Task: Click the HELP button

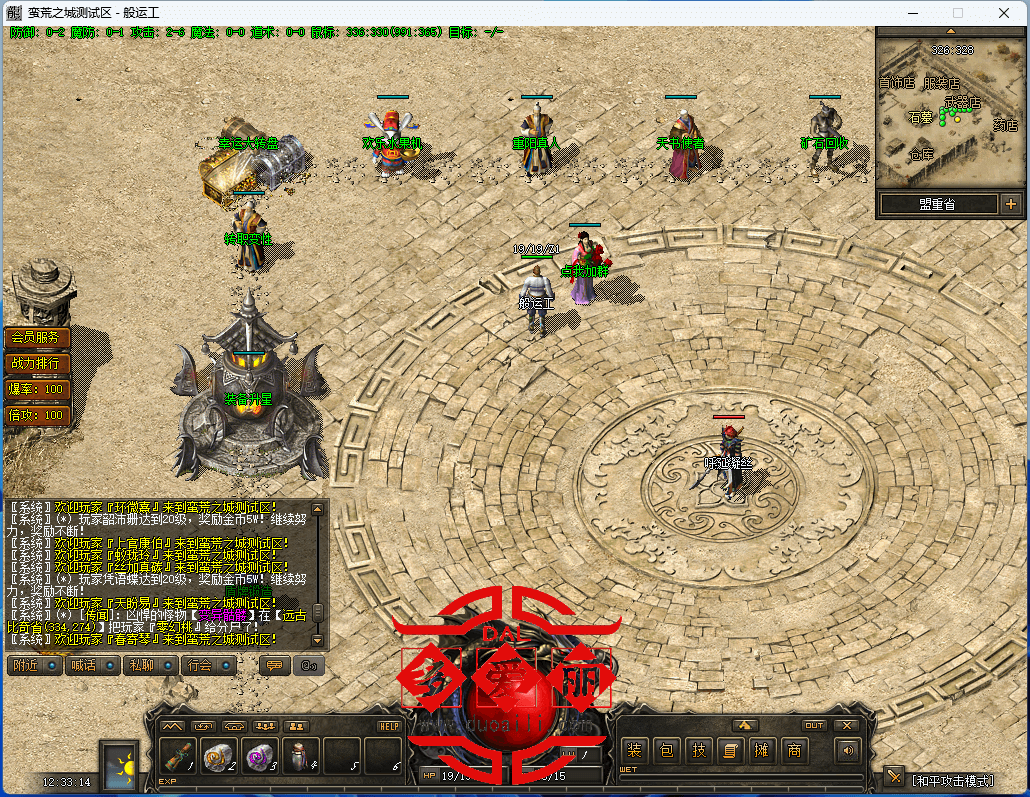Action: [x=389, y=726]
